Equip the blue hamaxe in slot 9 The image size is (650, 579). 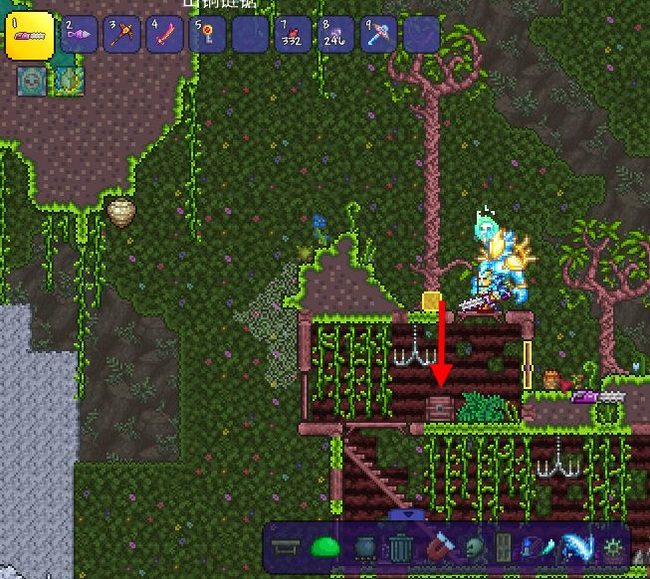click(x=379, y=35)
